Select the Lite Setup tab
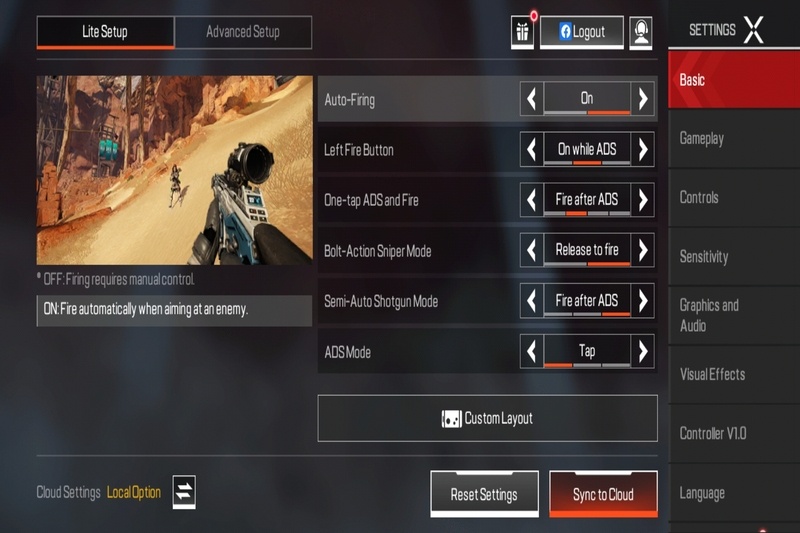The width and height of the screenshot is (800, 533). [105, 32]
